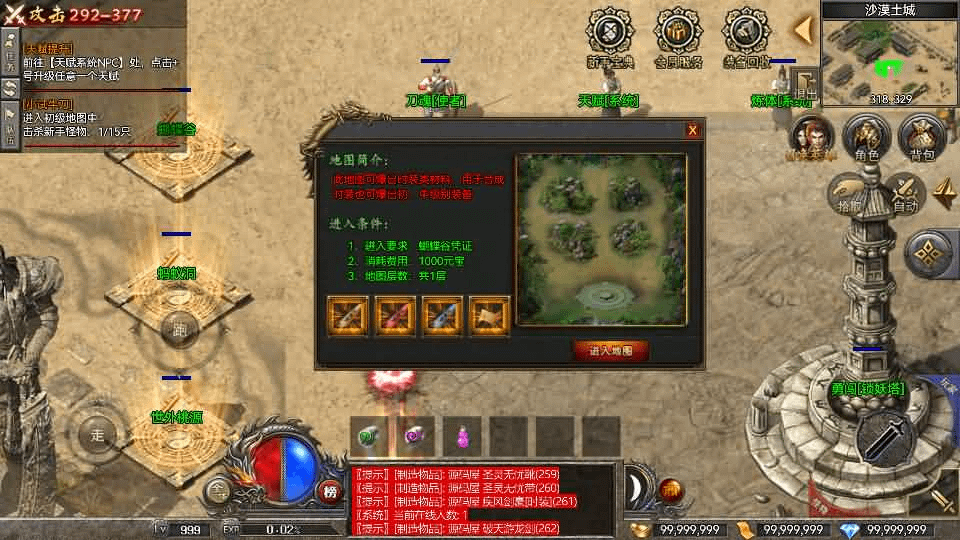
Task: Use the green scroll hotbar slot
Action: (367, 437)
